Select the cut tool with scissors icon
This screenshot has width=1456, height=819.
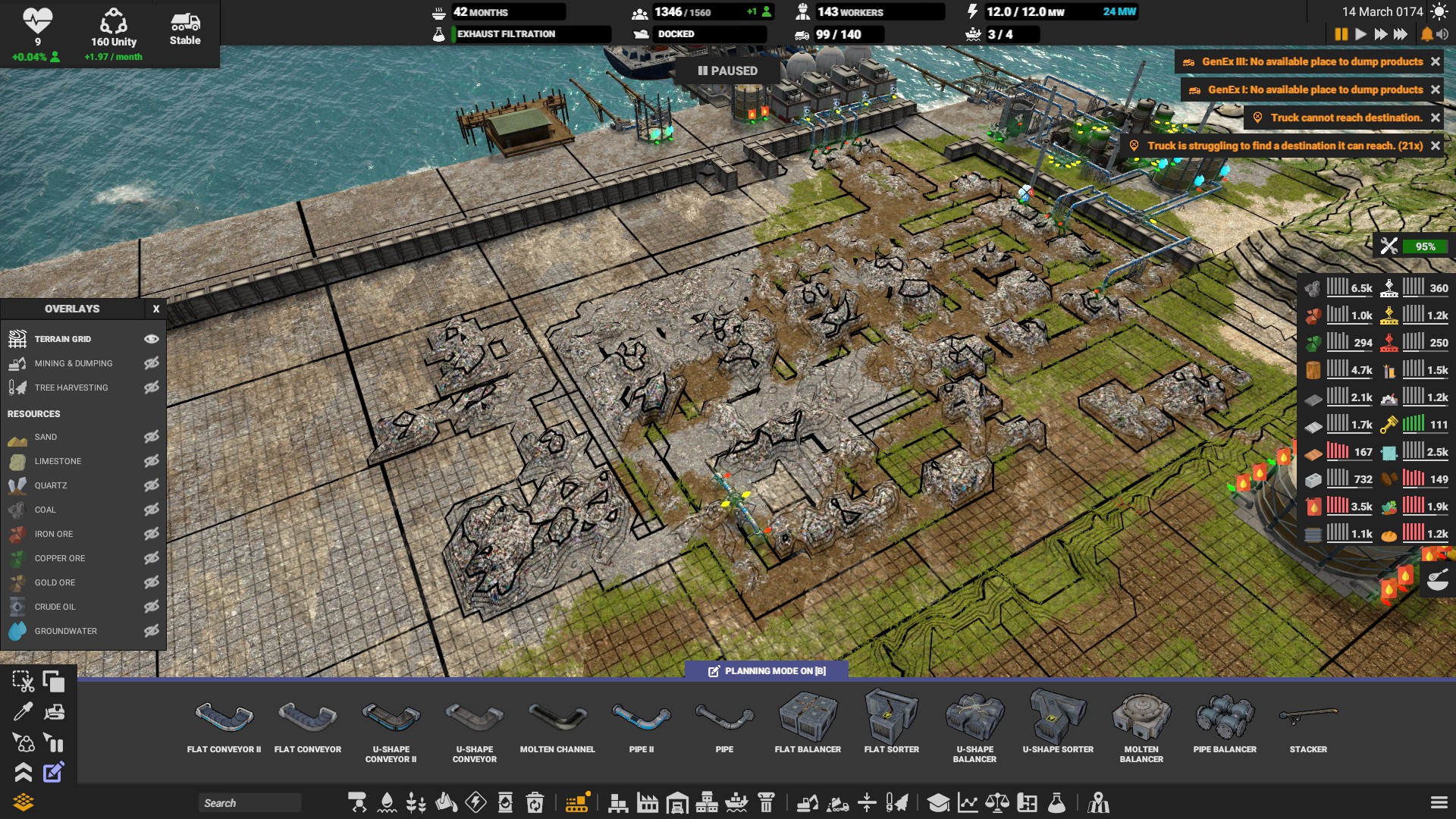tap(23, 681)
